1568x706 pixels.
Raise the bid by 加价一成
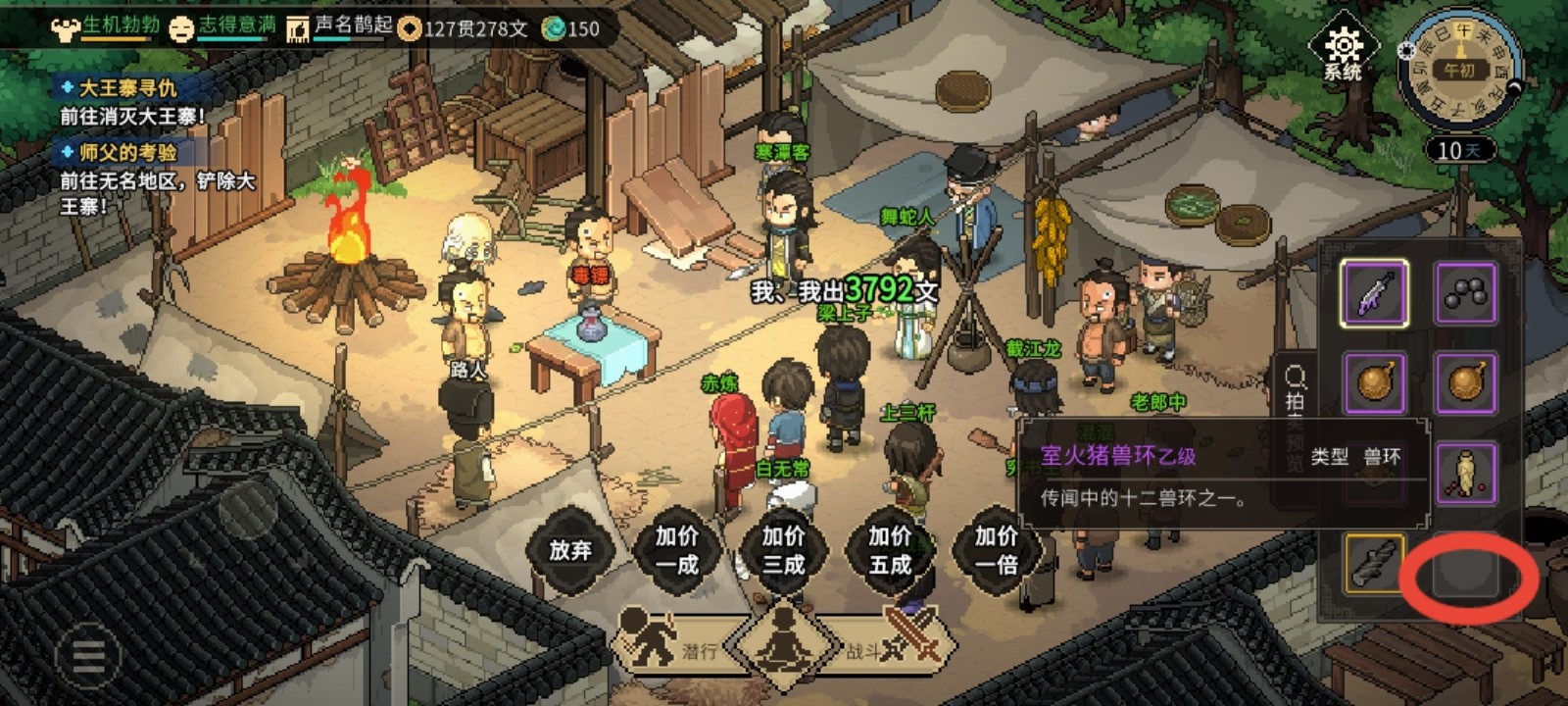coord(676,550)
